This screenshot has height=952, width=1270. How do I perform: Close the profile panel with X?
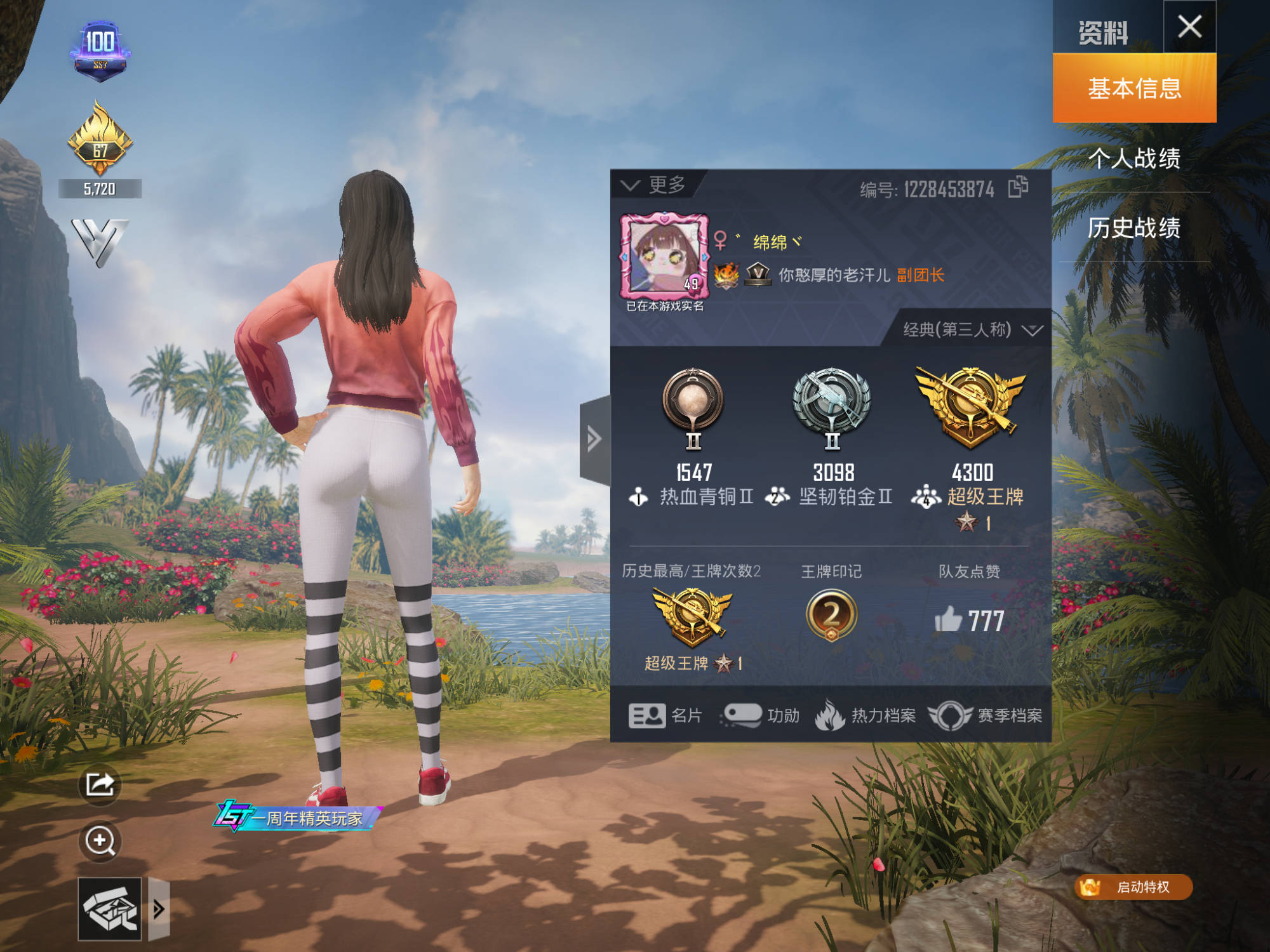(x=1189, y=27)
